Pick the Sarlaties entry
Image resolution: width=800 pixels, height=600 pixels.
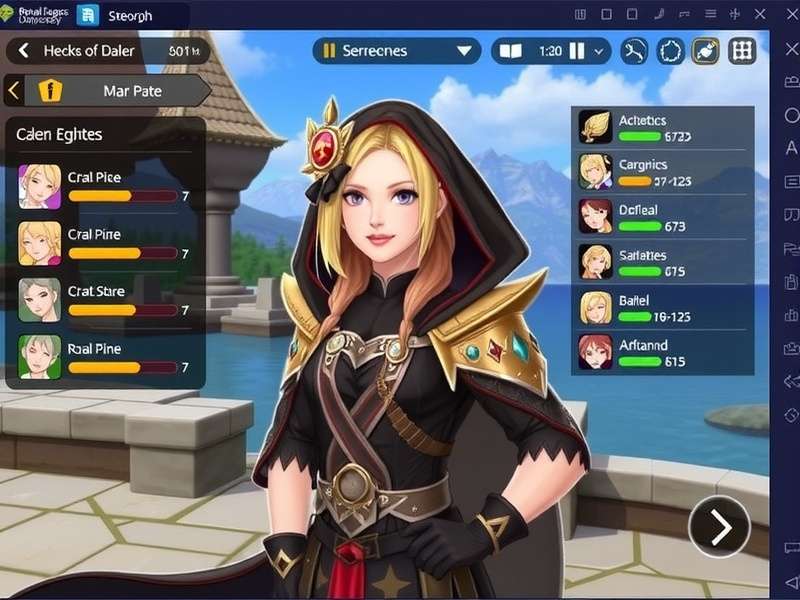tap(662, 262)
